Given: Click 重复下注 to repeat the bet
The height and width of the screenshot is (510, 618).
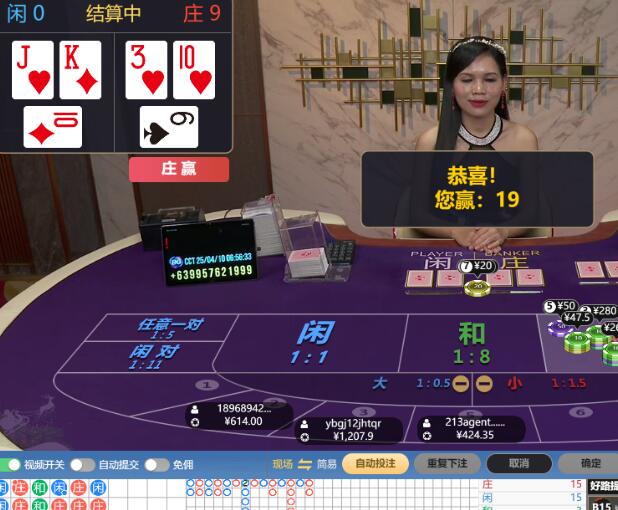Looking at the screenshot, I should point(447,463).
